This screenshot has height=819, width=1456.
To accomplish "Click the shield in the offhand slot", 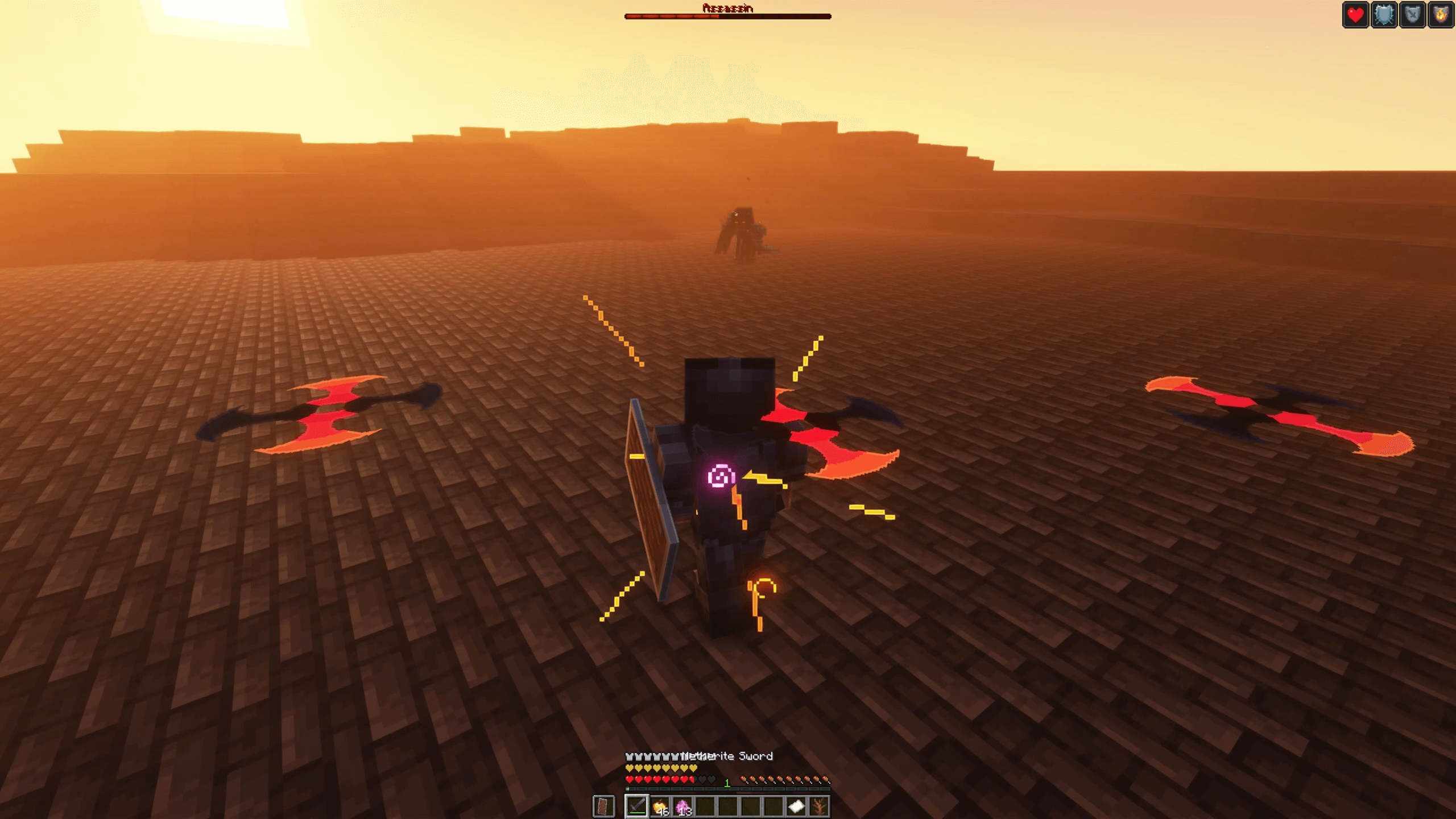I will 604,805.
